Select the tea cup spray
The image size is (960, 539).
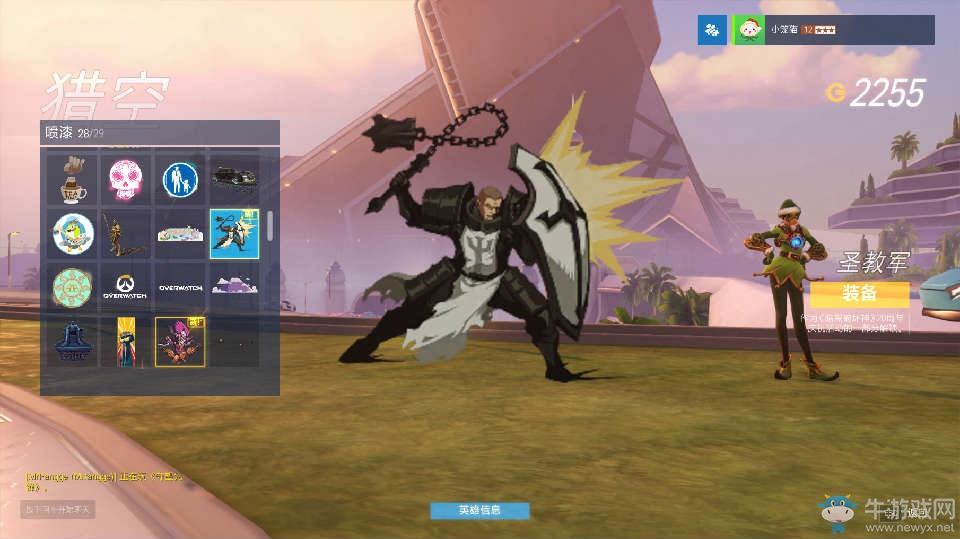tap(73, 178)
